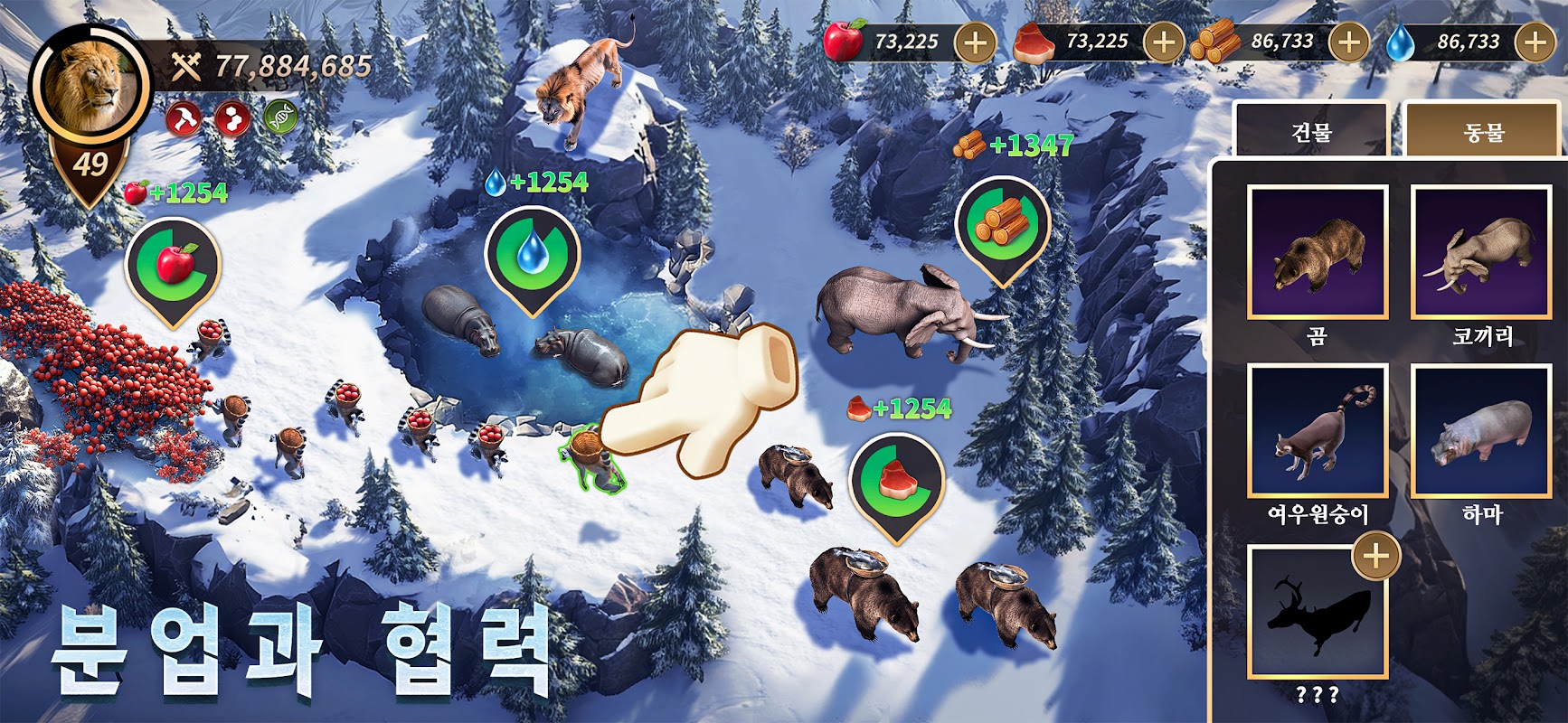Switch to the 동물 tab
Screen dimensions: 1568x723
click(1484, 132)
